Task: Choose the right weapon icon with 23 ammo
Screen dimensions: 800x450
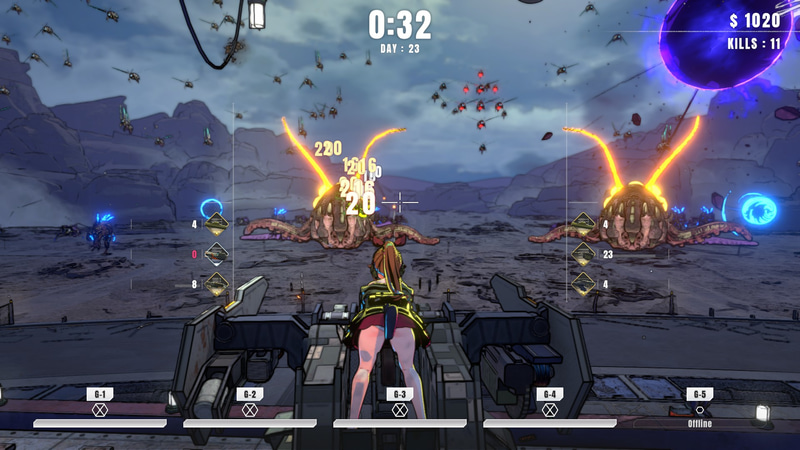Action: 583,254
